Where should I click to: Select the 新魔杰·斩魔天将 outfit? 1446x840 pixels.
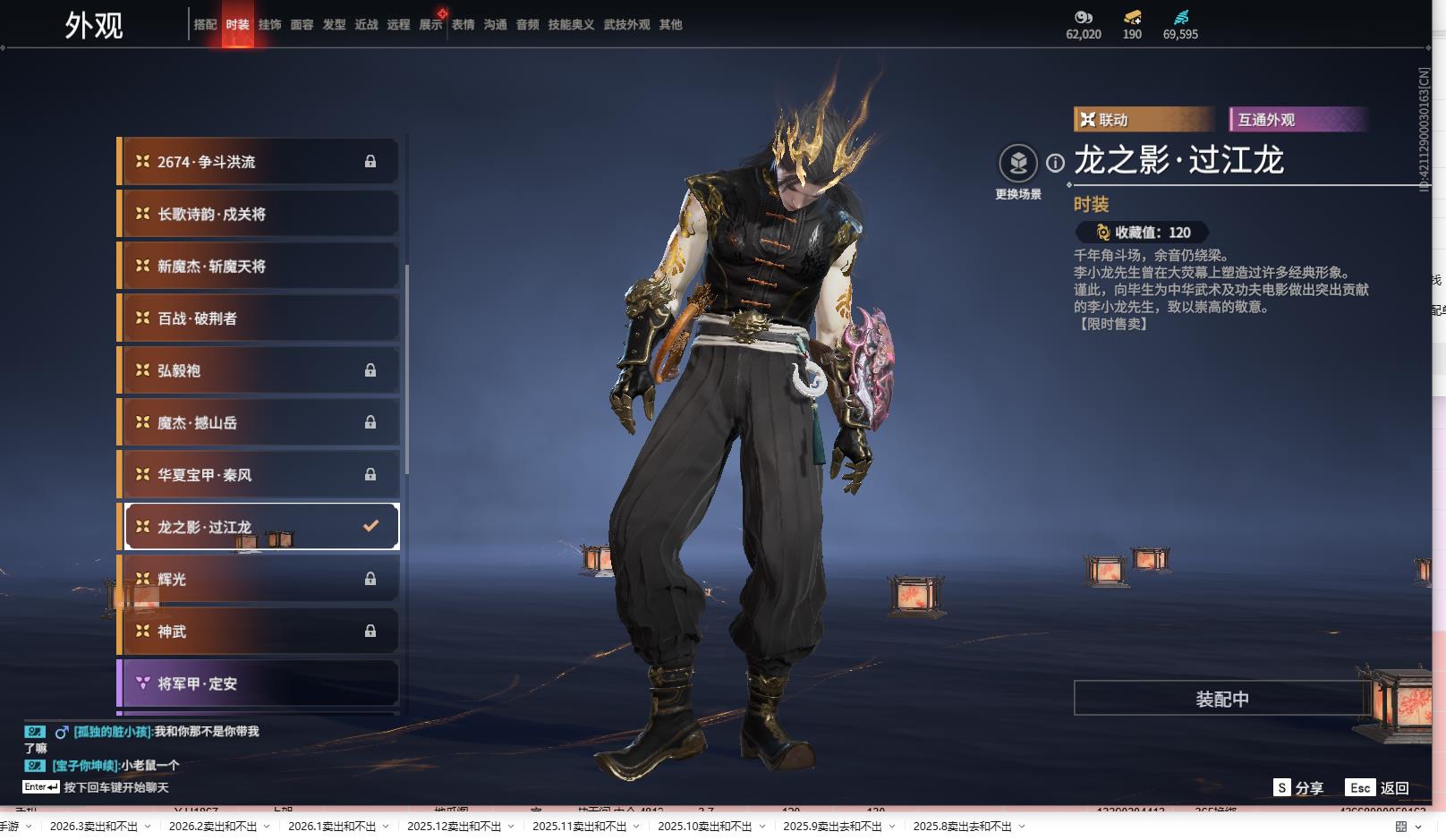(x=258, y=266)
